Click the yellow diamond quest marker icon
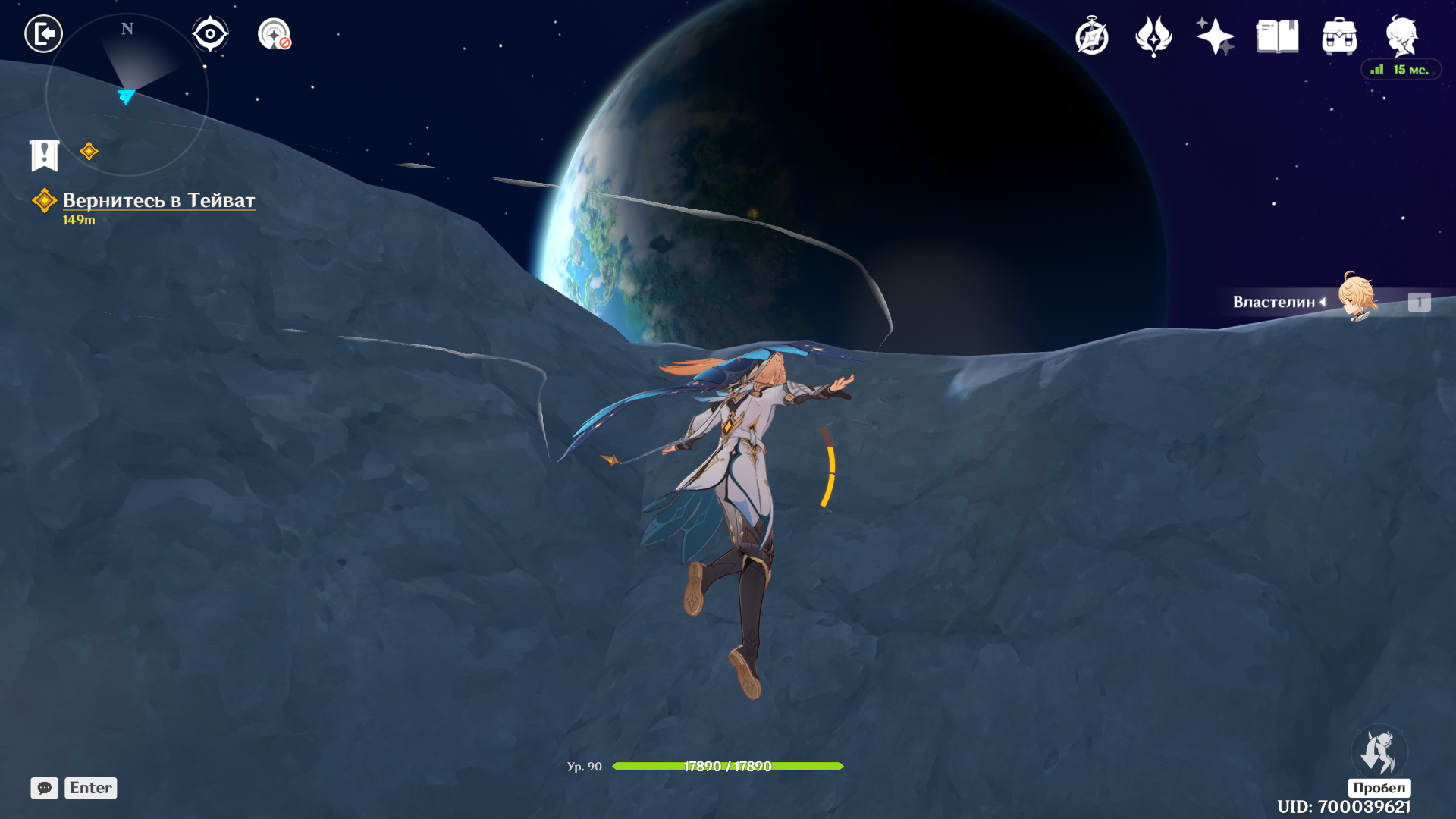1456x819 pixels. pyautogui.click(x=89, y=152)
